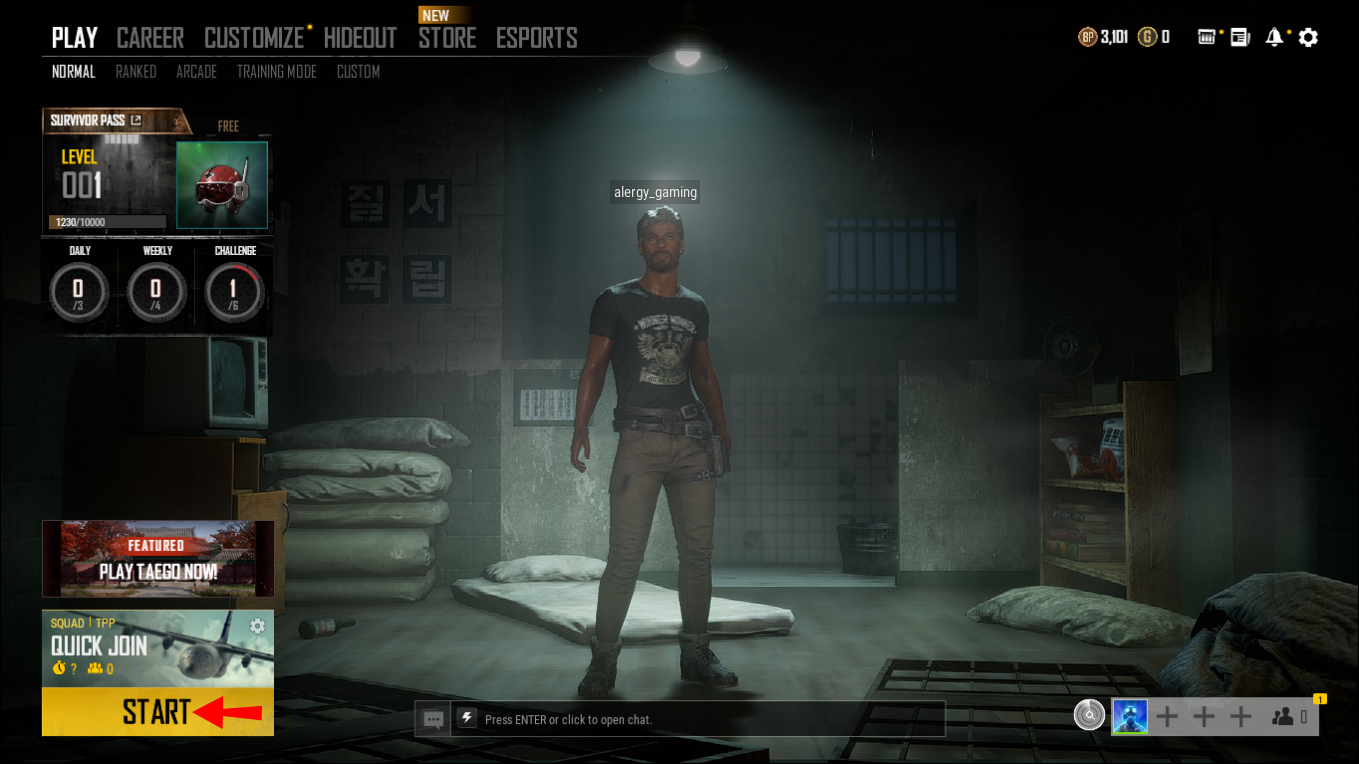Go to the Customize menu

point(254,38)
